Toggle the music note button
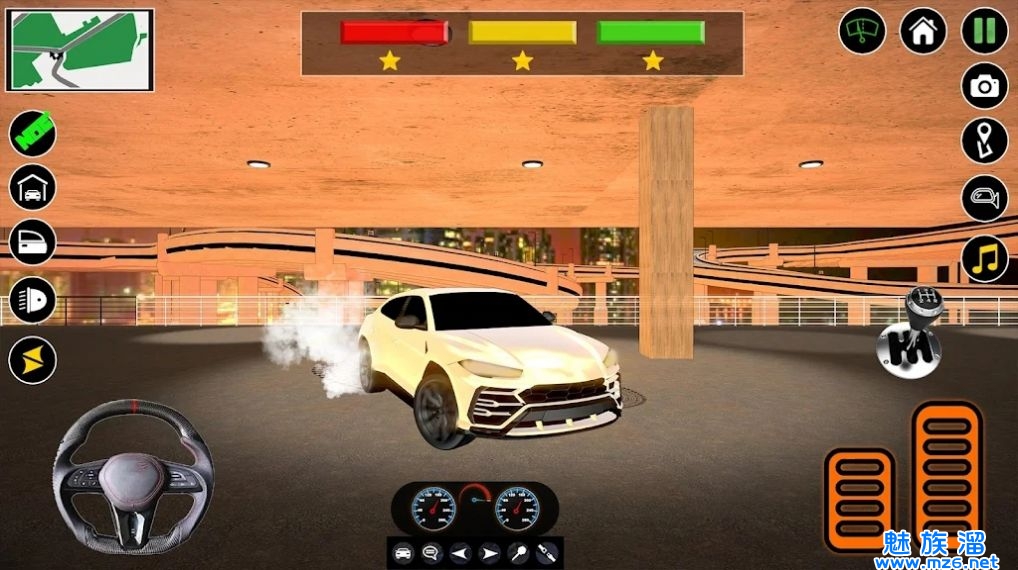The image size is (1018, 570). point(985,257)
